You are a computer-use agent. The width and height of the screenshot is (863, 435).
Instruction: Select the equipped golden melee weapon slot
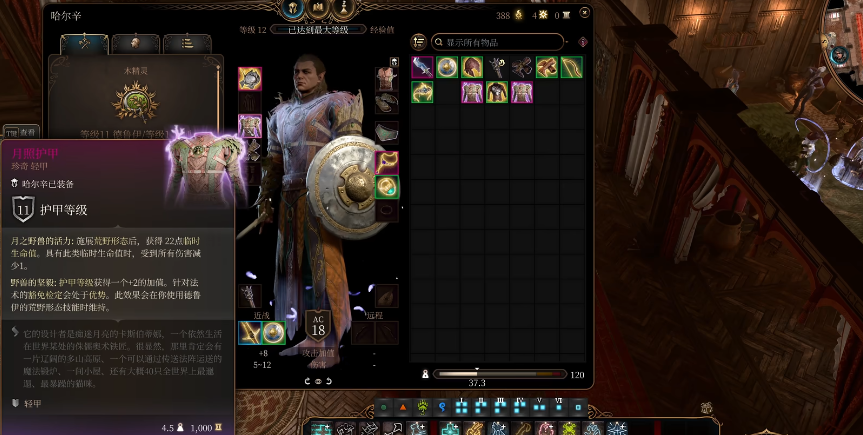249,333
